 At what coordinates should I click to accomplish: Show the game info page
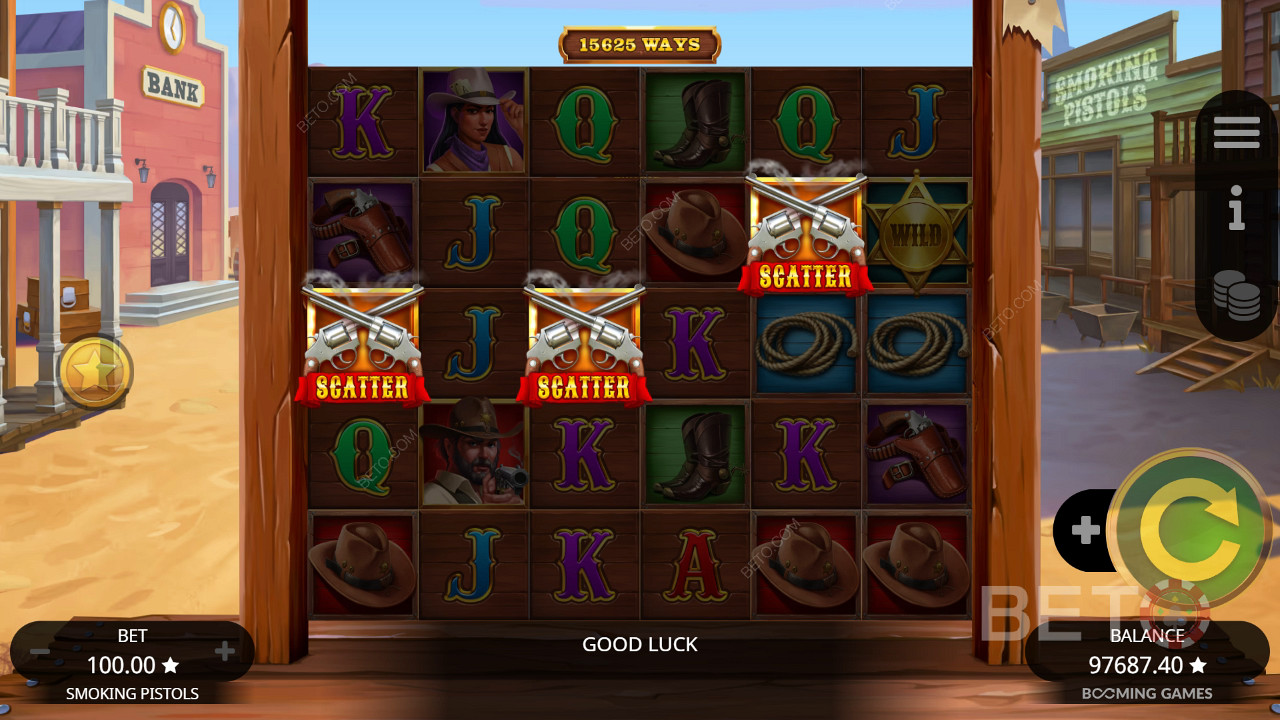click(x=1236, y=212)
